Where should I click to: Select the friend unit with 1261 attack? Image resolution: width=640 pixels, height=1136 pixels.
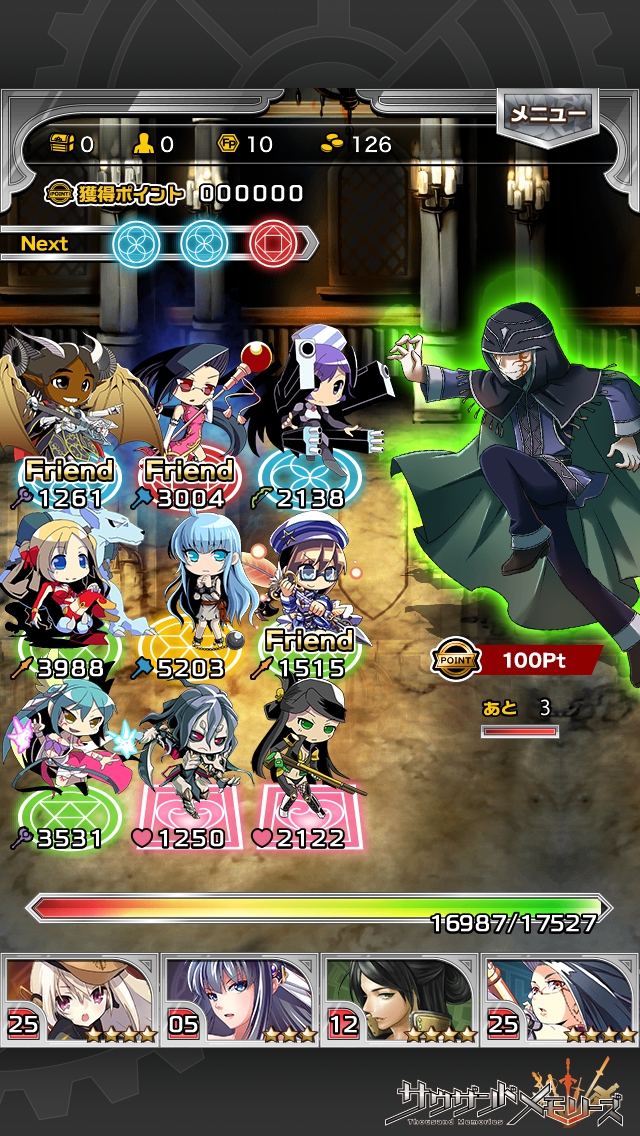pos(65,410)
